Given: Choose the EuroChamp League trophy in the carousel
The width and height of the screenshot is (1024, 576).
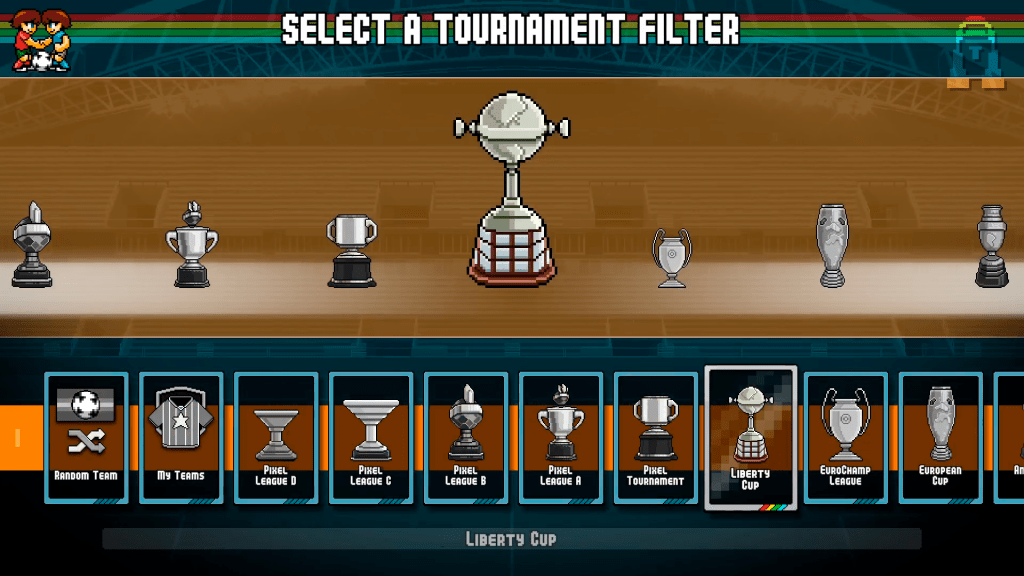Looking at the screenshot, I should click(x=672, y=257).
